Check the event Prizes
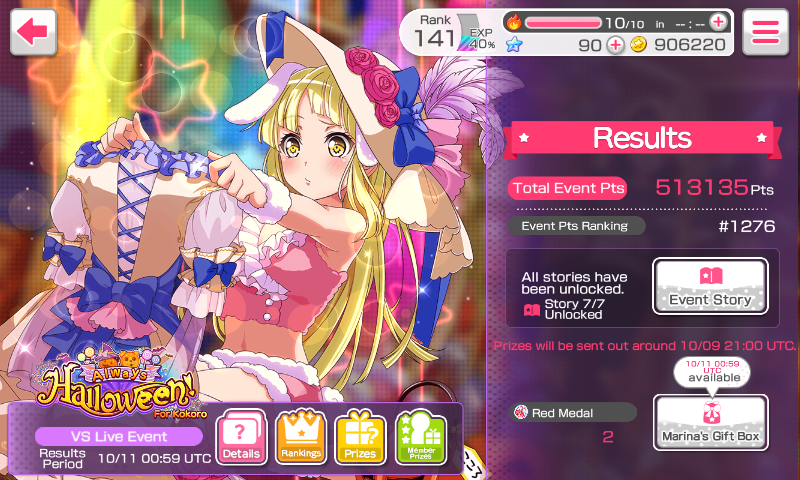The image size is (800, 480). tap(360, 437)
